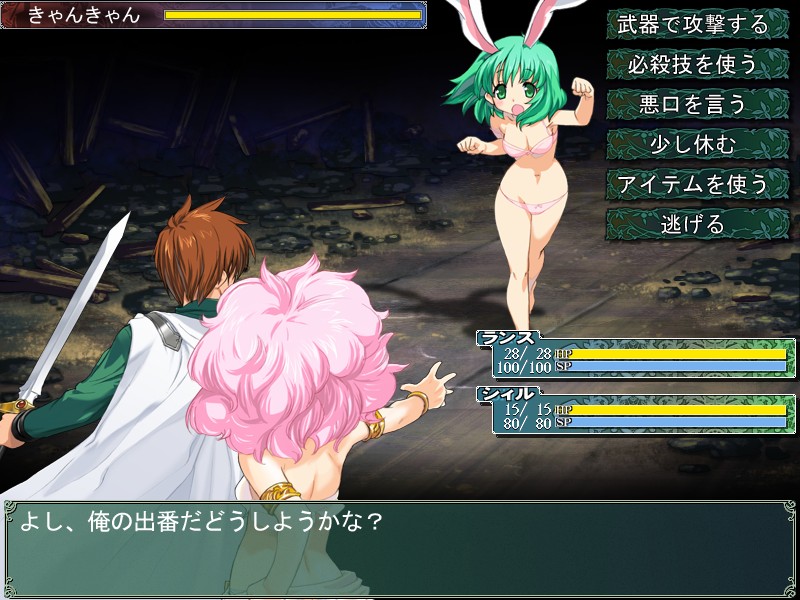
Task: Click the dialogue box to advance text
Action: (x=400, y=548)
